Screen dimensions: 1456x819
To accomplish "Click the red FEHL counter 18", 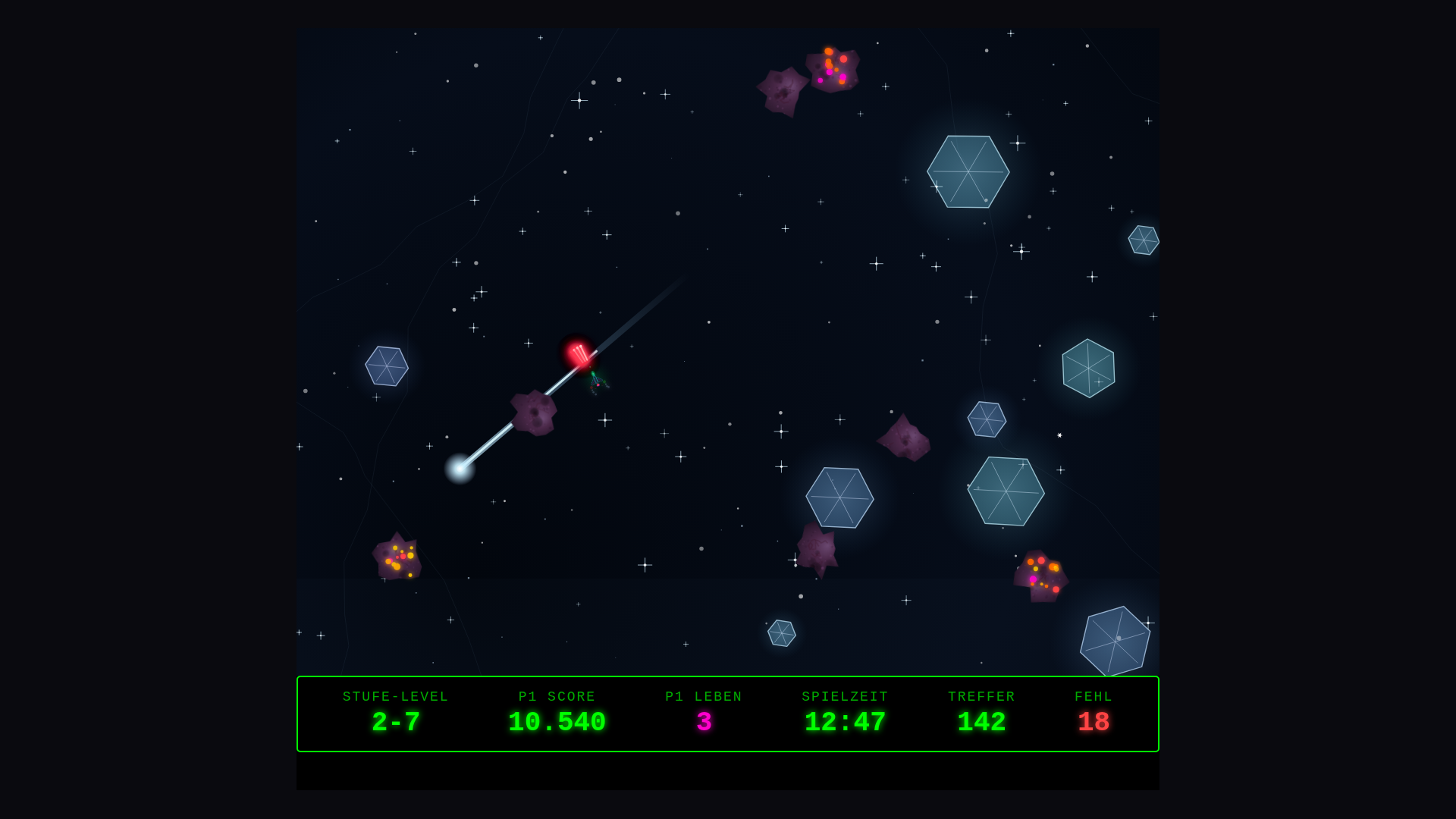I will (x=1093, y=722).
